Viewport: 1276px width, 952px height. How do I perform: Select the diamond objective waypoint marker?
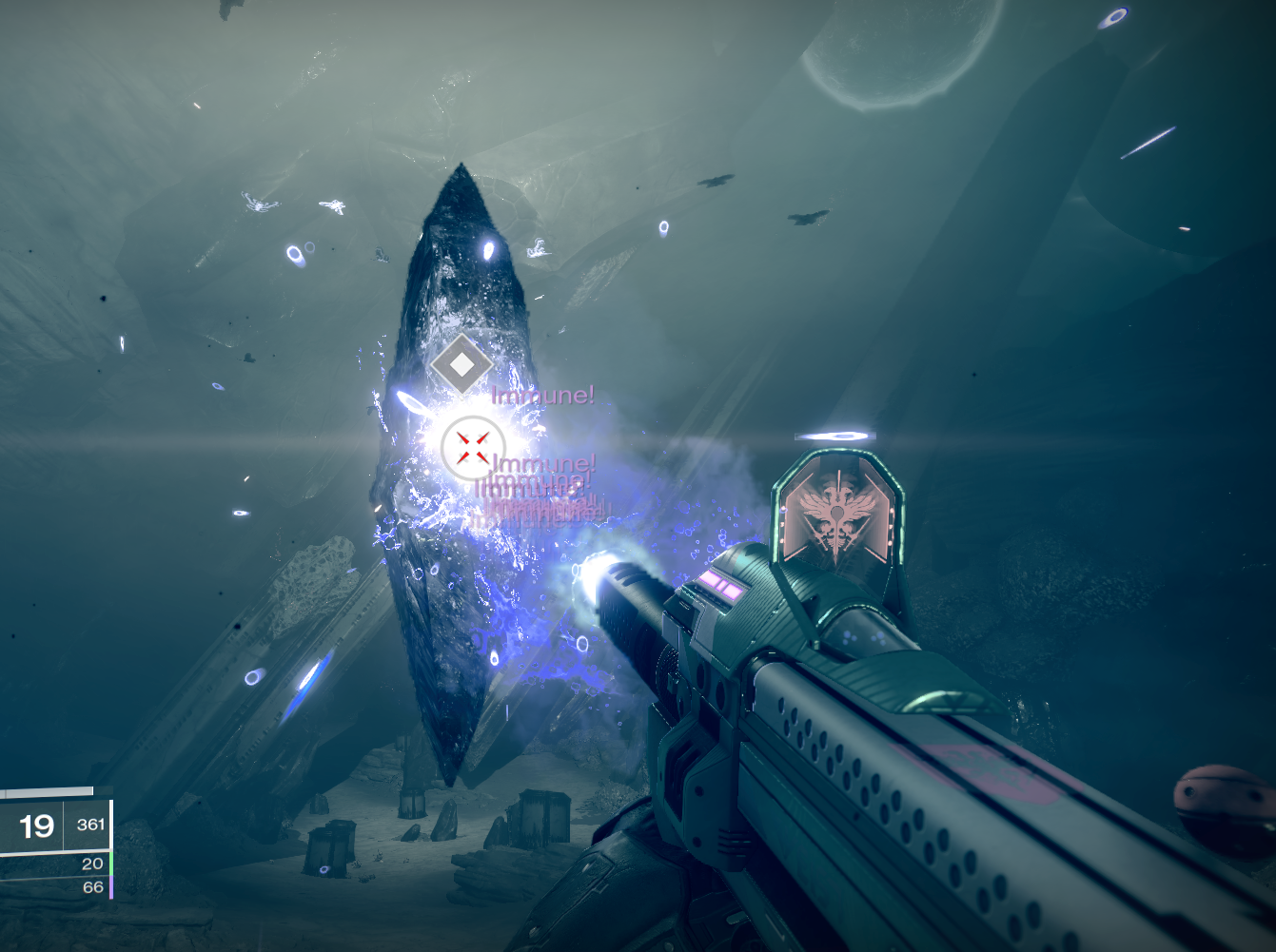coord(461,363)
